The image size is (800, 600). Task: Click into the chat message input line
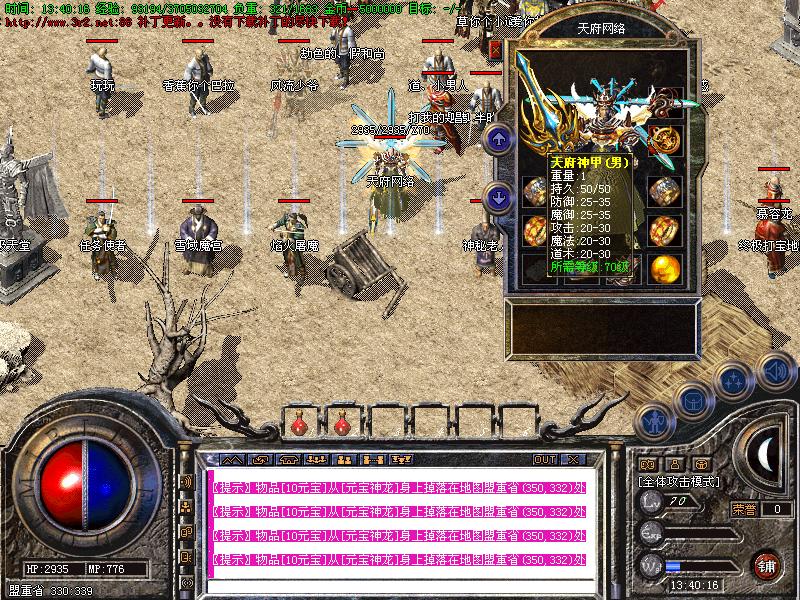[x=400, y=582]
